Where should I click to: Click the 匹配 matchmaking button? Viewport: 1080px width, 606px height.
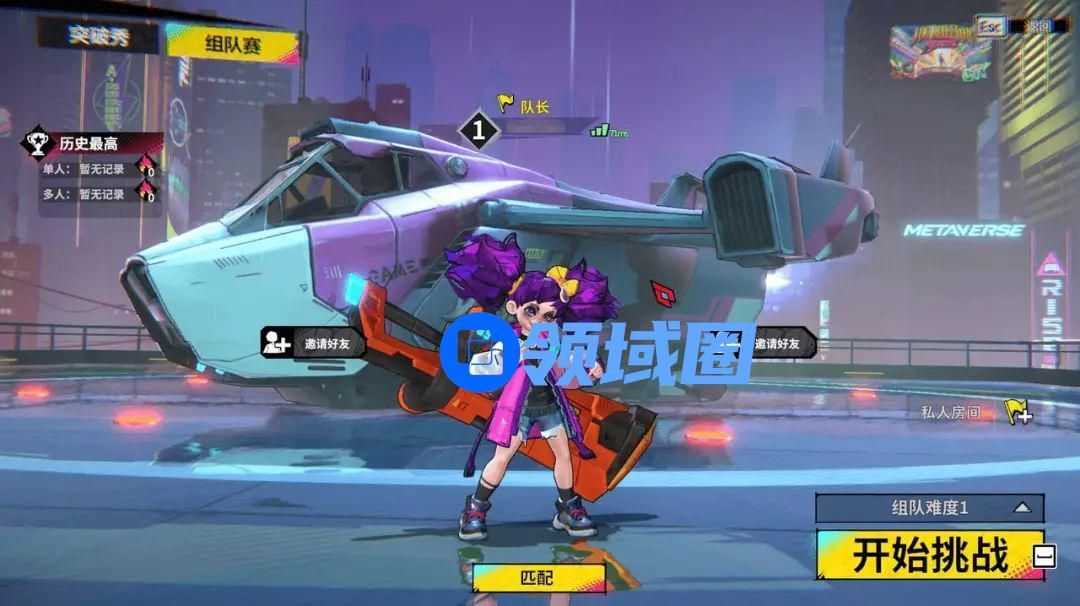(539, 578)
